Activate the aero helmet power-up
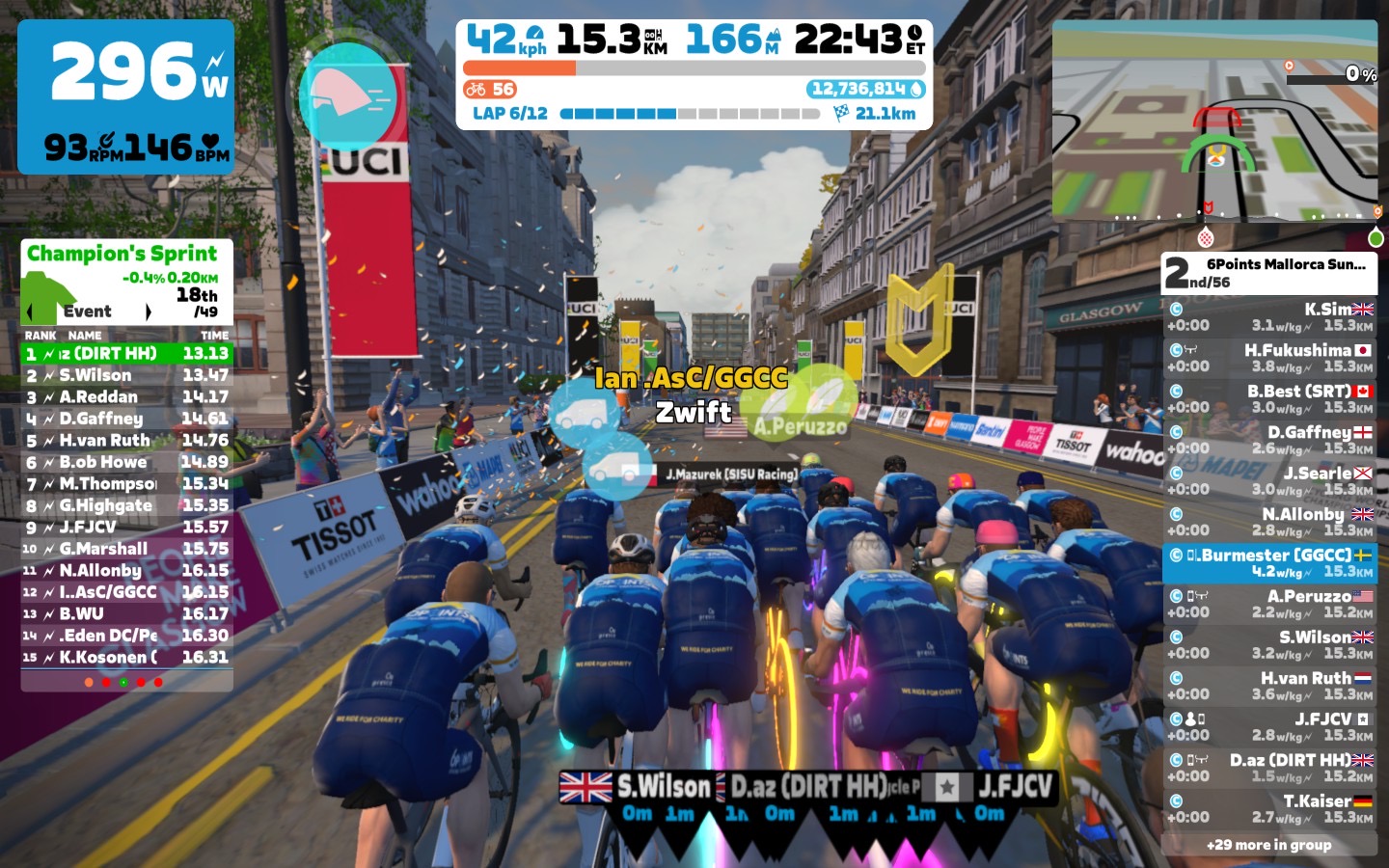The height and width of the screenshot is (868, 1389). 348,96
